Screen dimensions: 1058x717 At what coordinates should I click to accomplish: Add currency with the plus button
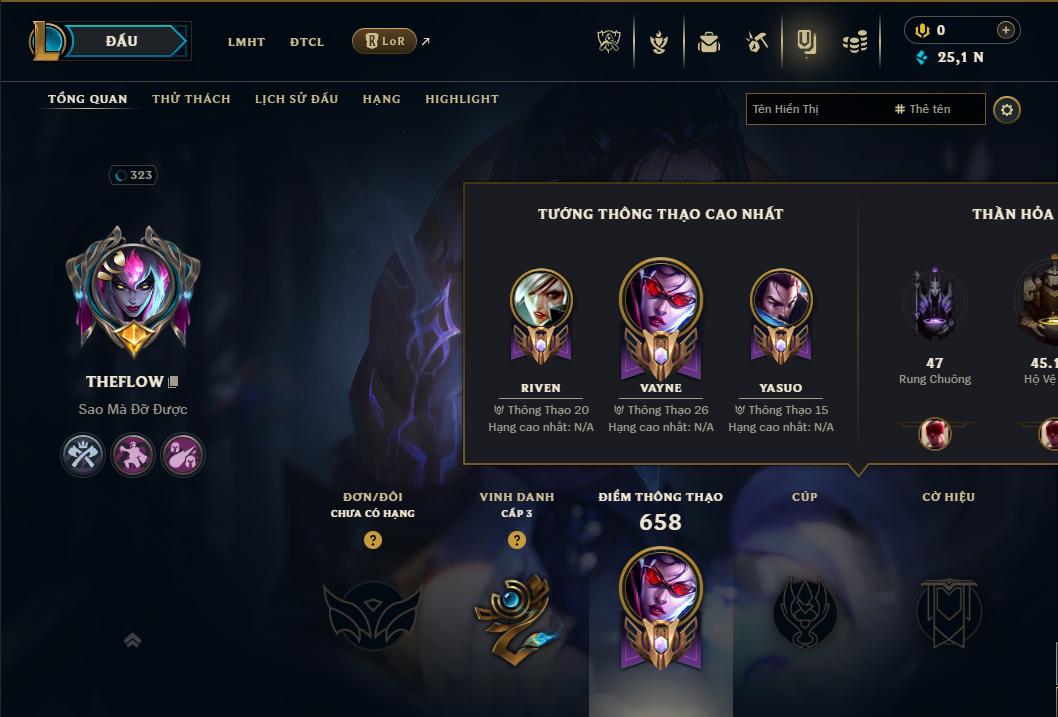[x=1006, y=30]
